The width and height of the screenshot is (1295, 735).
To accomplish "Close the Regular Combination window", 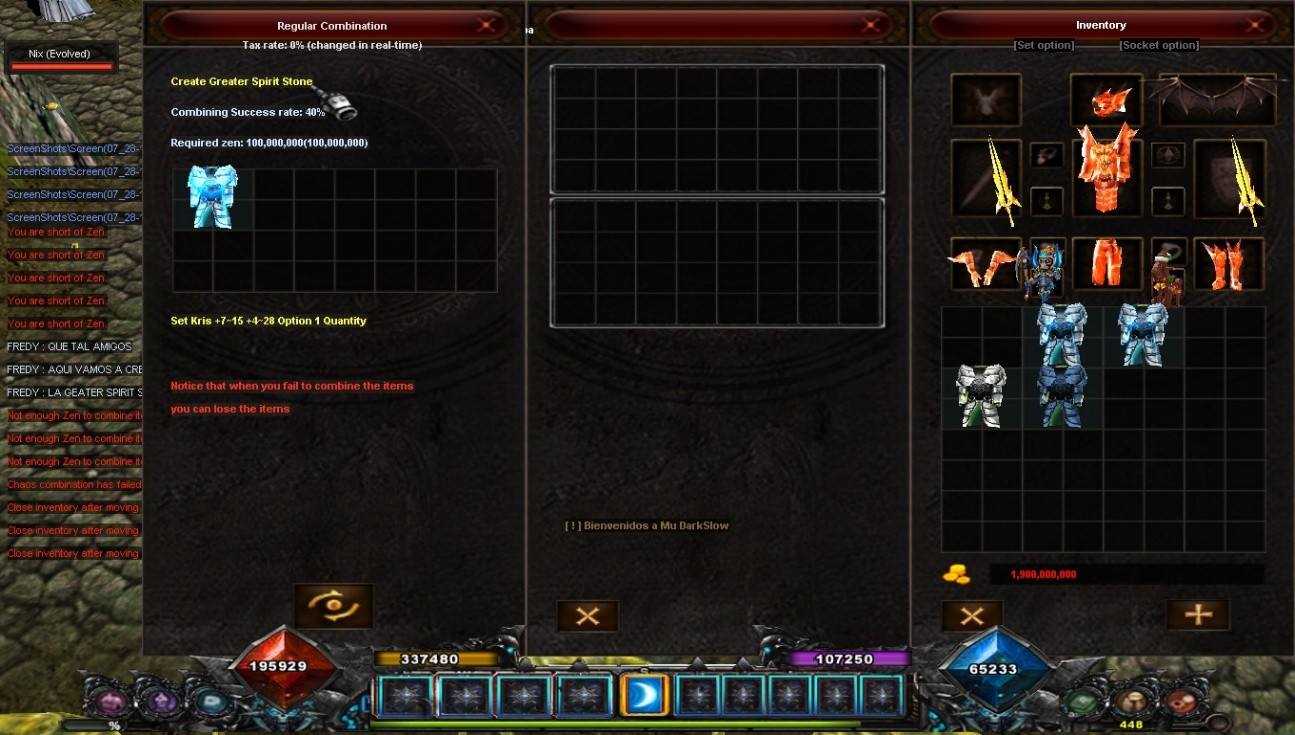I will coord(487,25).
